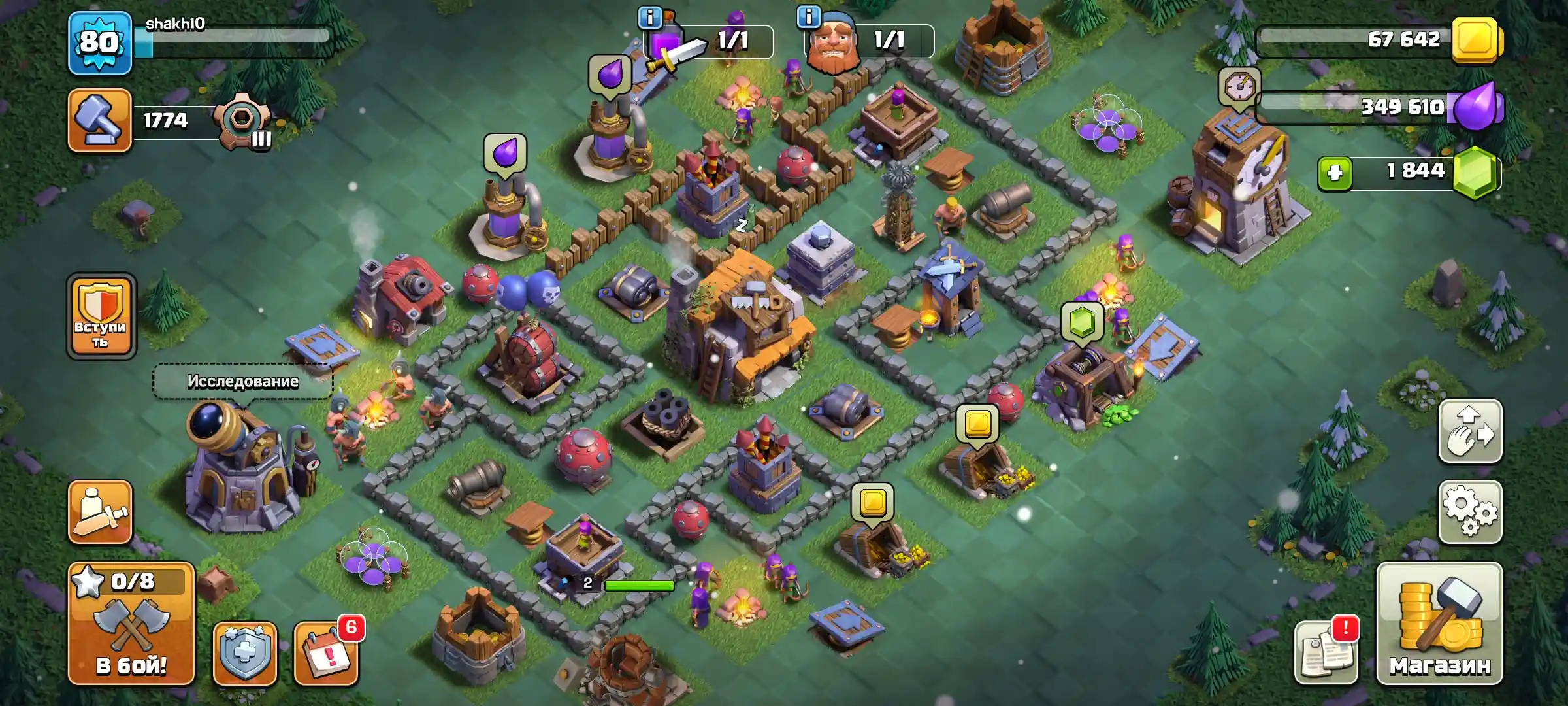Start a battle with the В бой! button
Image resolution: width=1568 pixels, height=706 pixels.
coord(131,624)
